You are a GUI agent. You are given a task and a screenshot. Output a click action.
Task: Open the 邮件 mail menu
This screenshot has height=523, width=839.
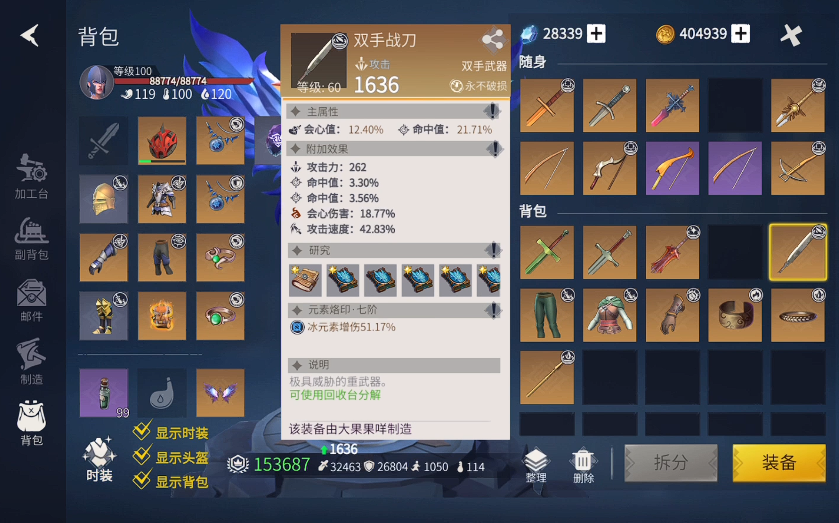point(32,300)
